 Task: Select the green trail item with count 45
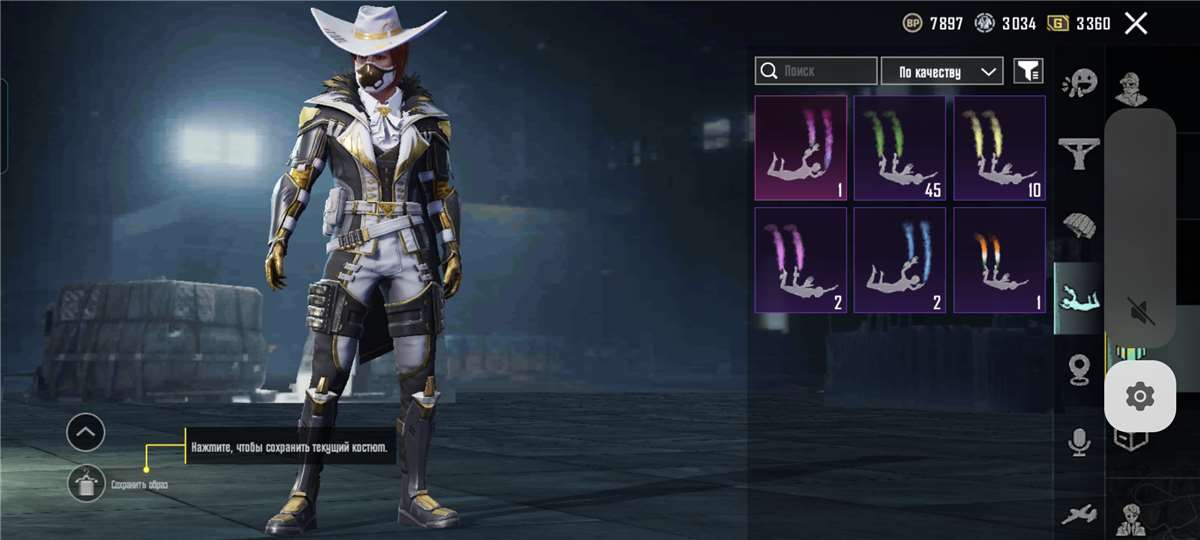[x=900, y=148]
